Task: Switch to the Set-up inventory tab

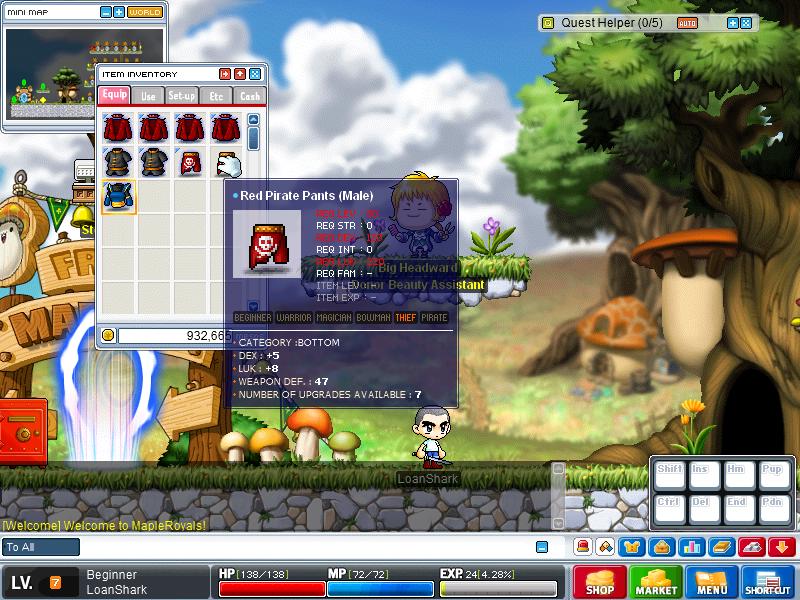Action: coord(182,96)
